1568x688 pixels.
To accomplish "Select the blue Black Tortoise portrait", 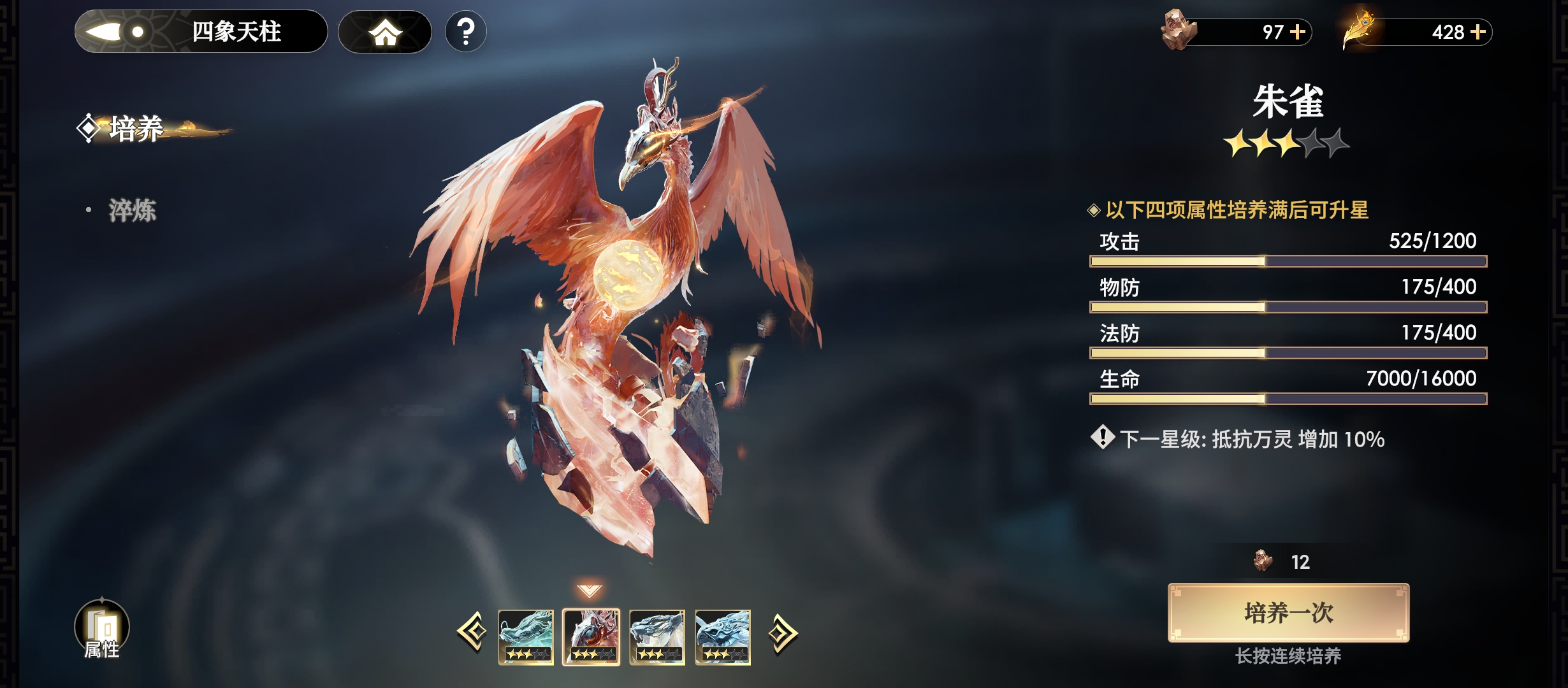I will click(x=723, y=637).
